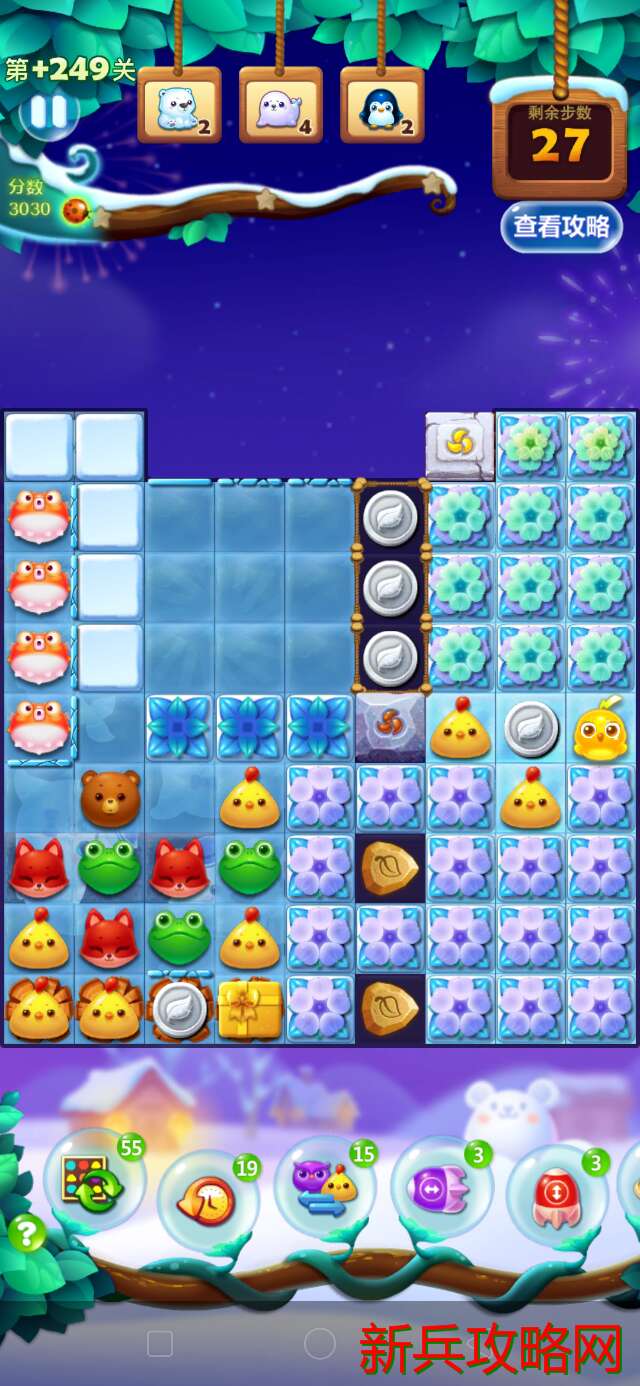The width and height of the screenshot is (640, 1386).
Task: Tap the golden gift box tile
Action: [249, 1008]
